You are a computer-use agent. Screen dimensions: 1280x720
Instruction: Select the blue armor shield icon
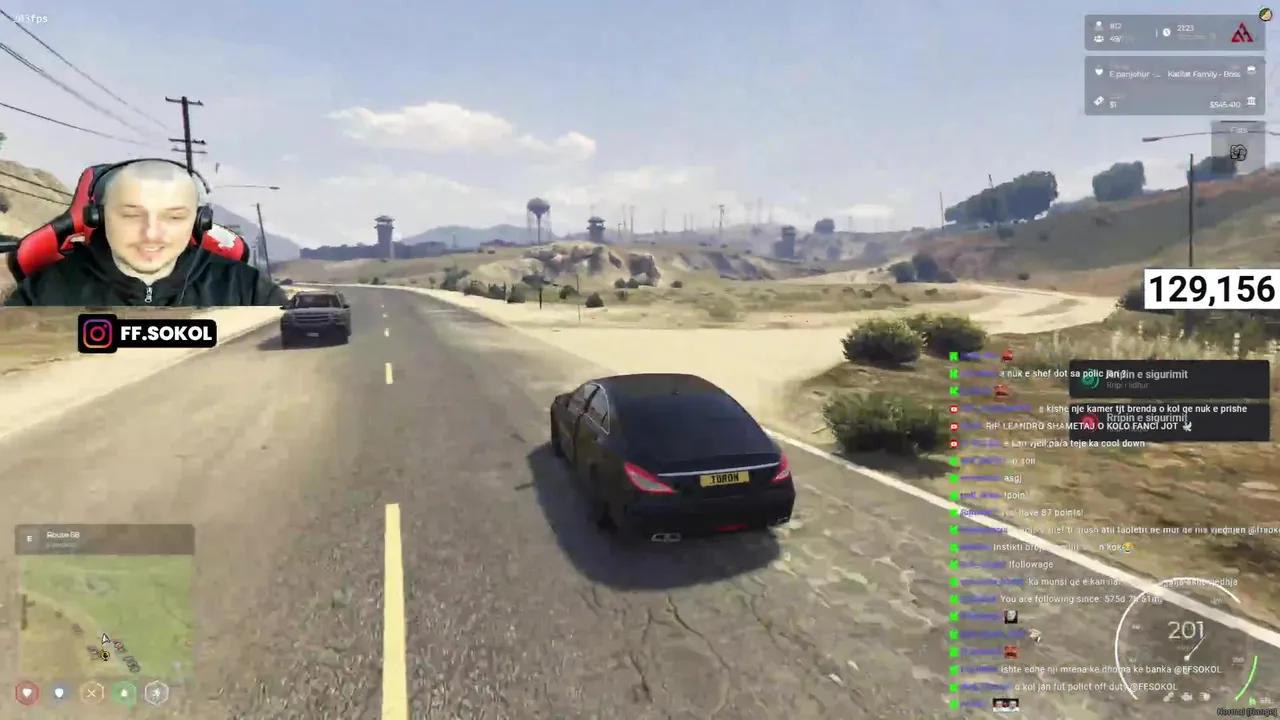[x=59, y=693]
